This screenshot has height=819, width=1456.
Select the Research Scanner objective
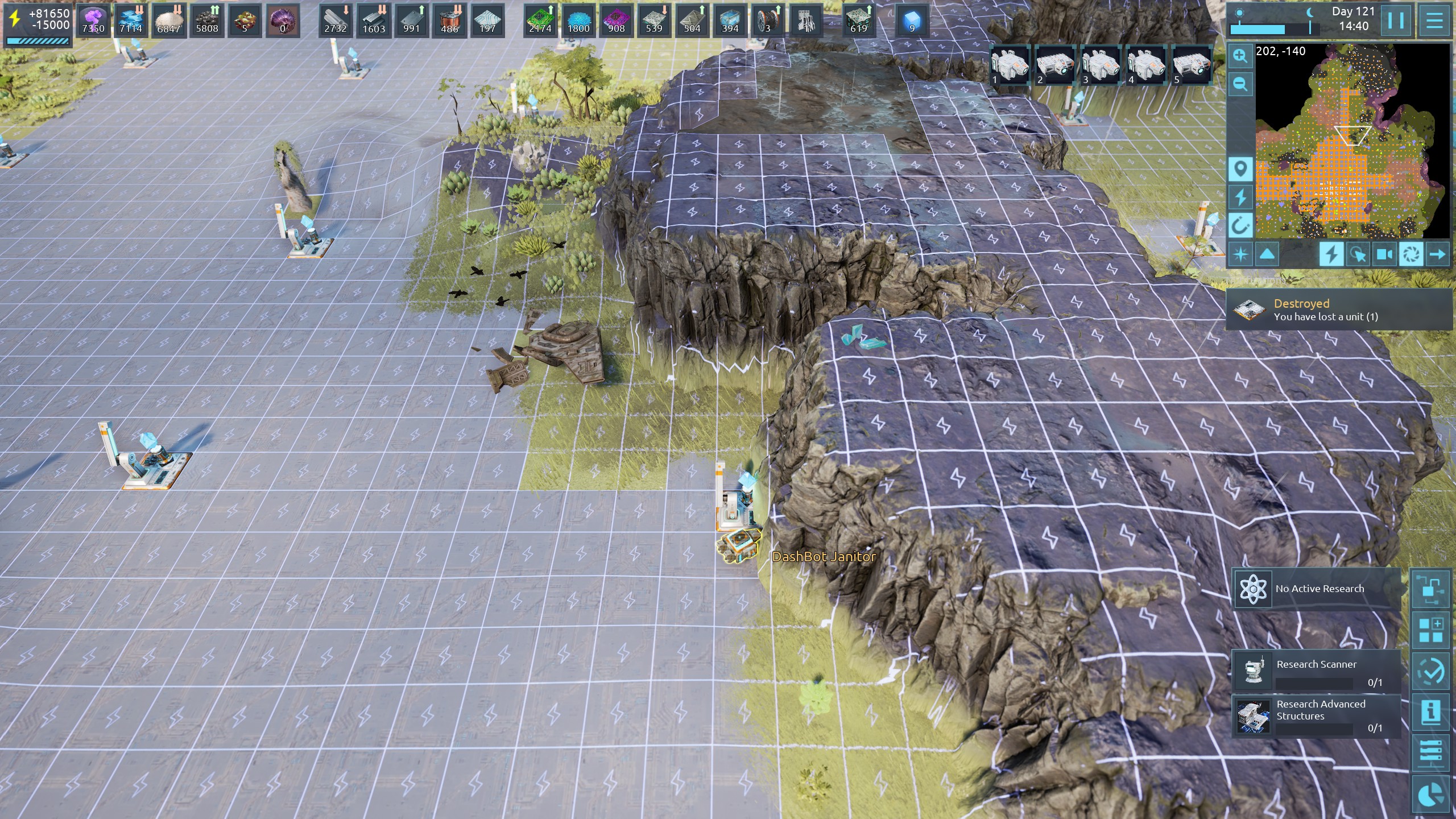click(1316, 671)
